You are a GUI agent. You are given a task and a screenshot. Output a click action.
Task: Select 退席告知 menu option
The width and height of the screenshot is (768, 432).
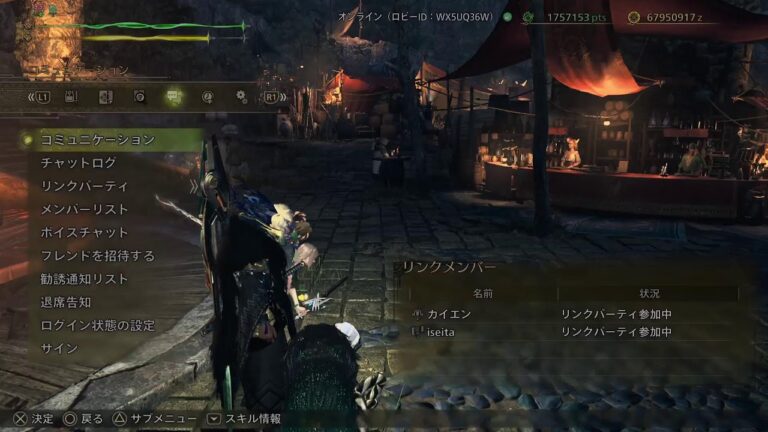[x=66, y=302]
